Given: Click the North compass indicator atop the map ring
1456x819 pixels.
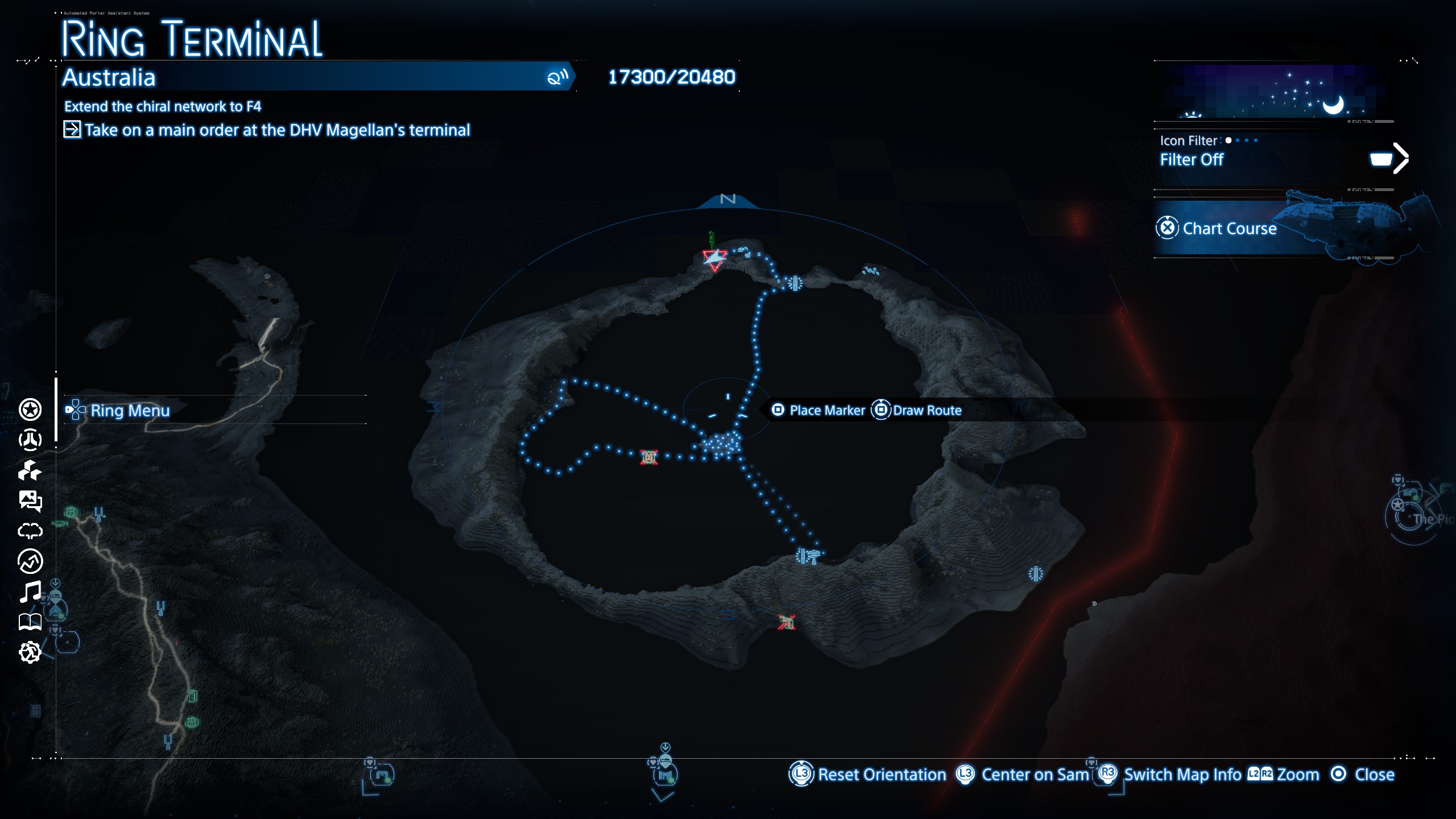Looking at the screenshot, I should (x=728, y=200).
